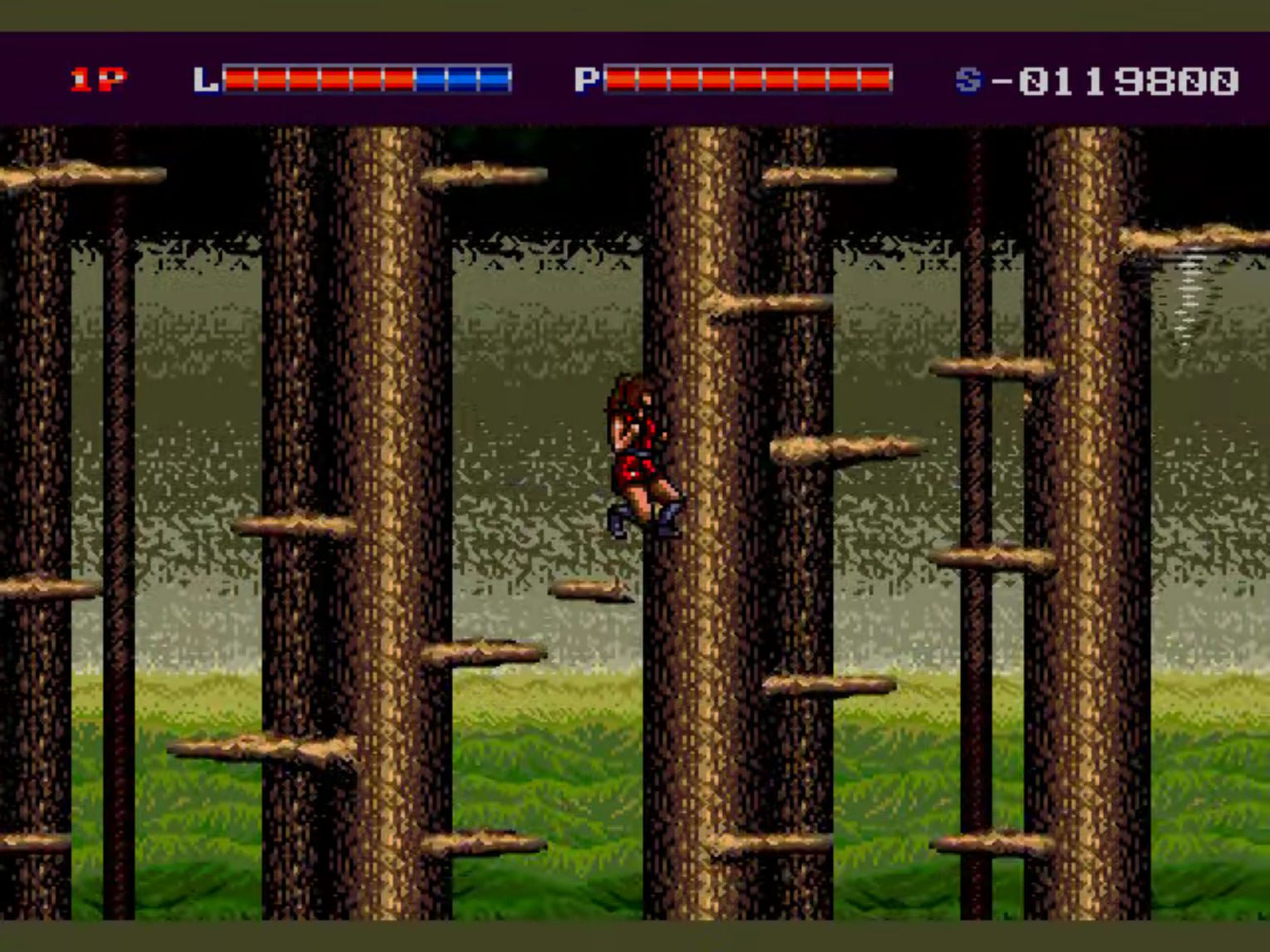Click the topmost branch on the left tree

pyautogui.click(x=83, y=174)
